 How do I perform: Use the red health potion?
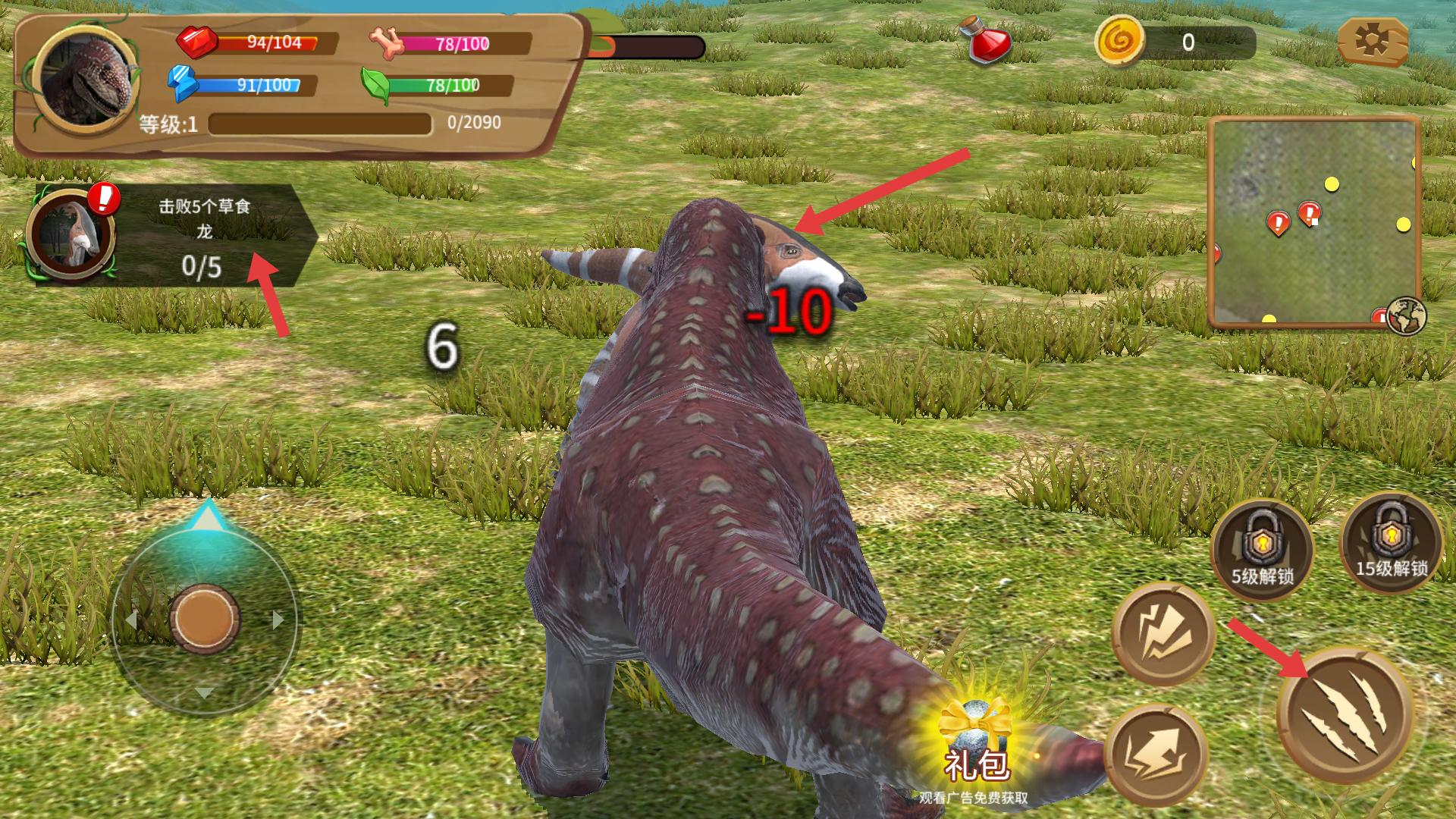pos(985,42)
